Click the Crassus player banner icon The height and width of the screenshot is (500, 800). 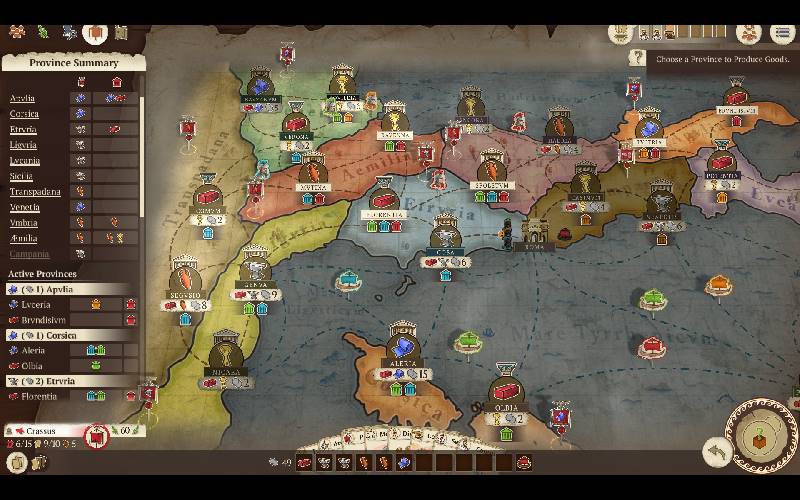[x=98, y=436]
